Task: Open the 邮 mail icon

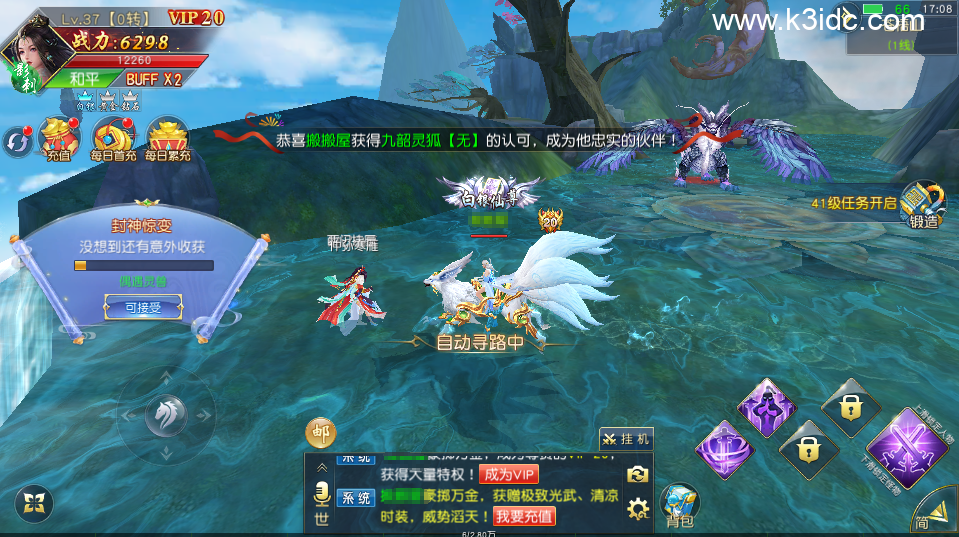Action: [x=320, y=434]
